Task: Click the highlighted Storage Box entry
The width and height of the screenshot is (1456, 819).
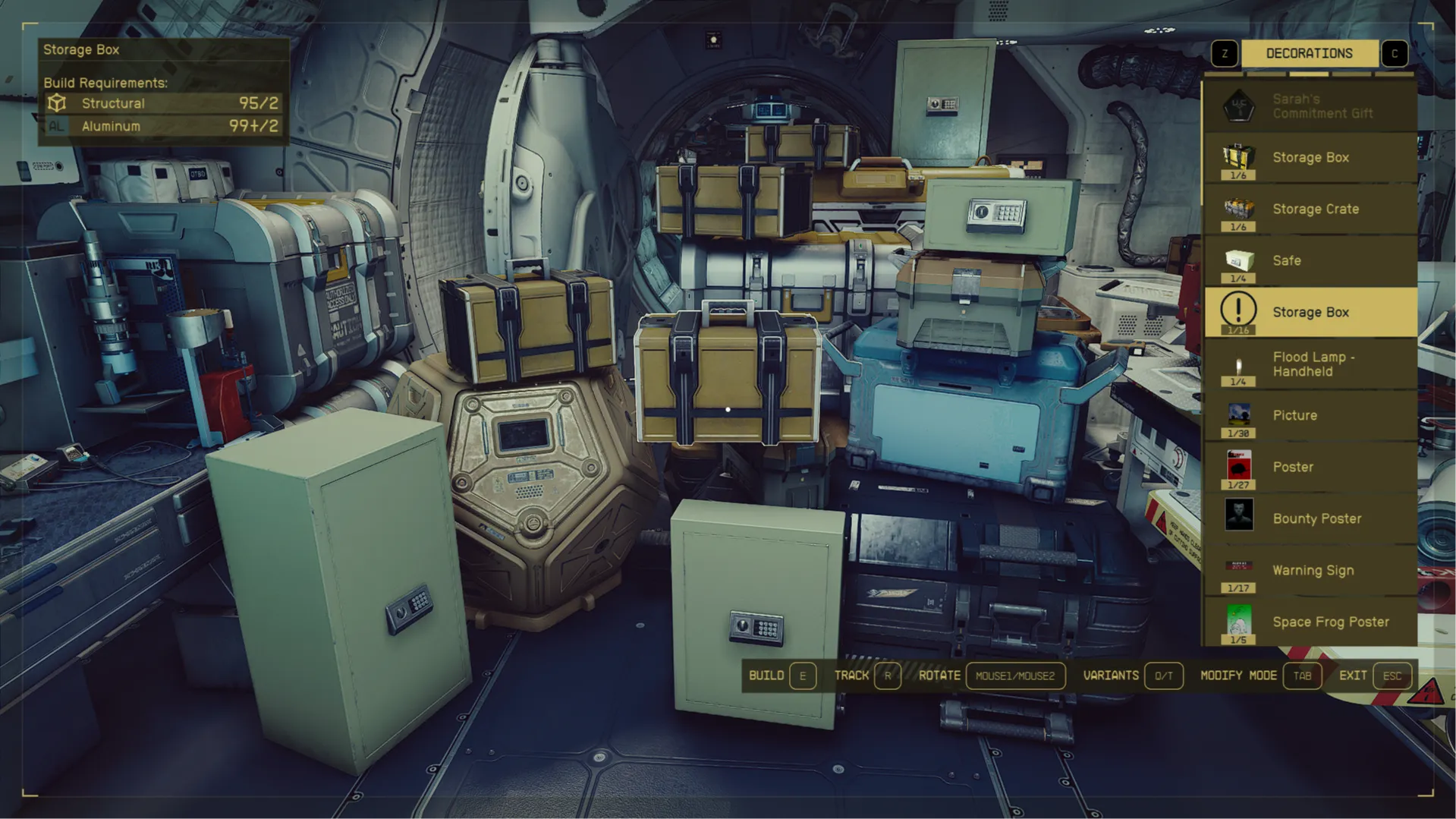Action: coord(1310,313)
